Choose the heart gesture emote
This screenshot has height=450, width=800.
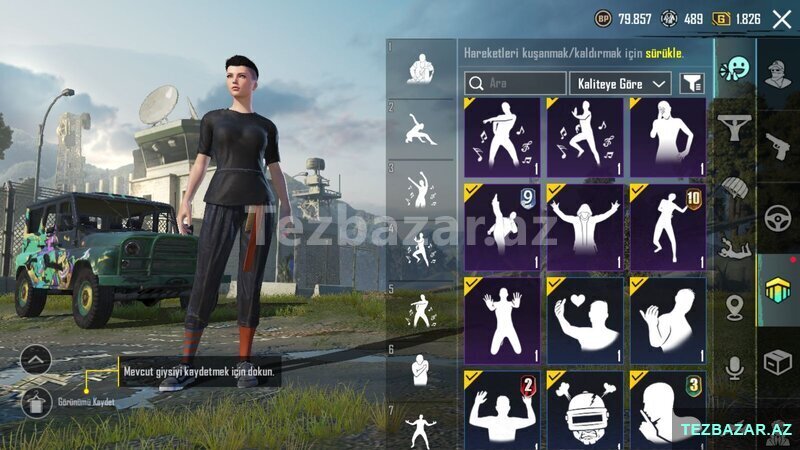click(585, 320)
